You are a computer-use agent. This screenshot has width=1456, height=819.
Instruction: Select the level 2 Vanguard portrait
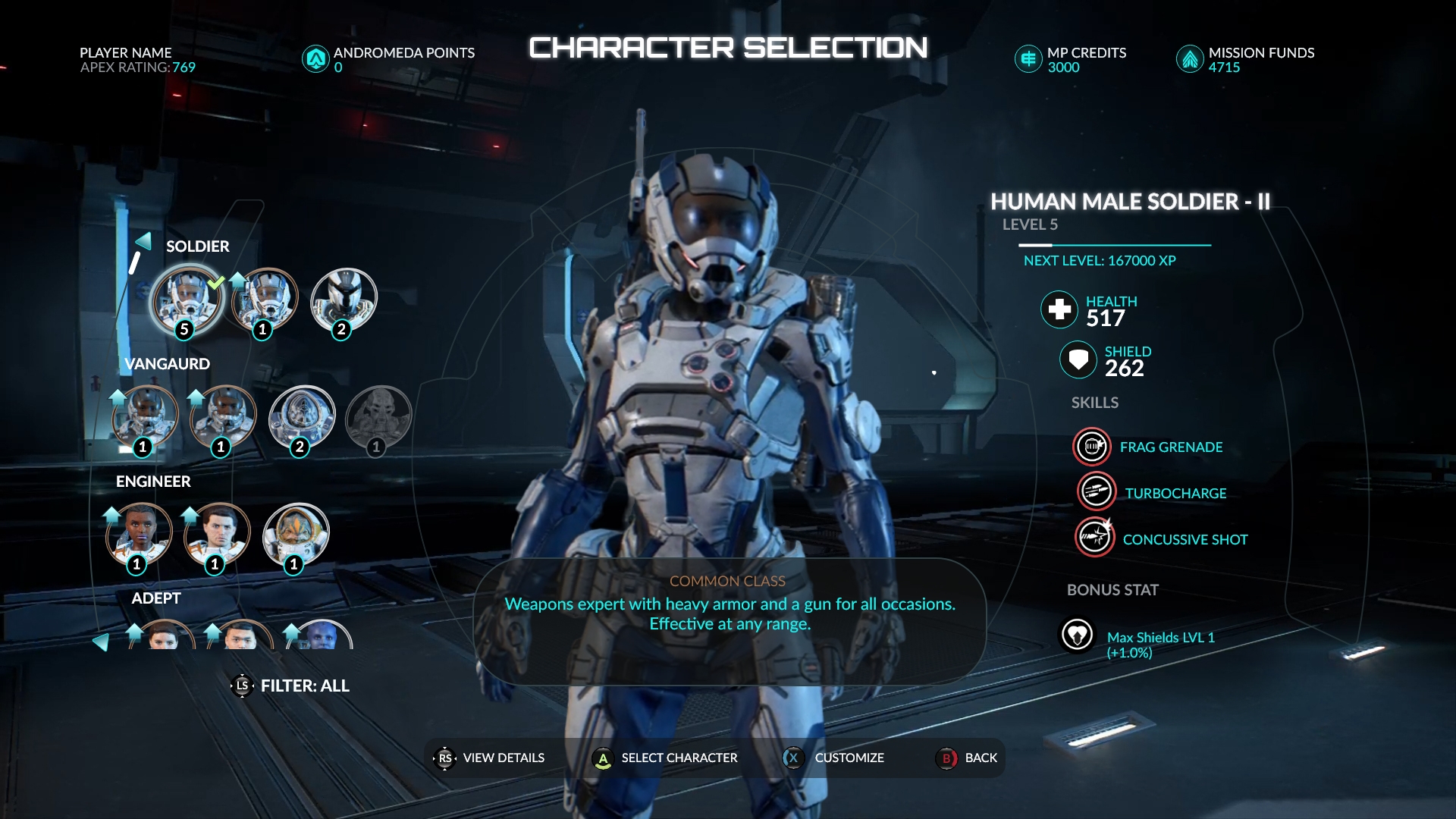302,418
